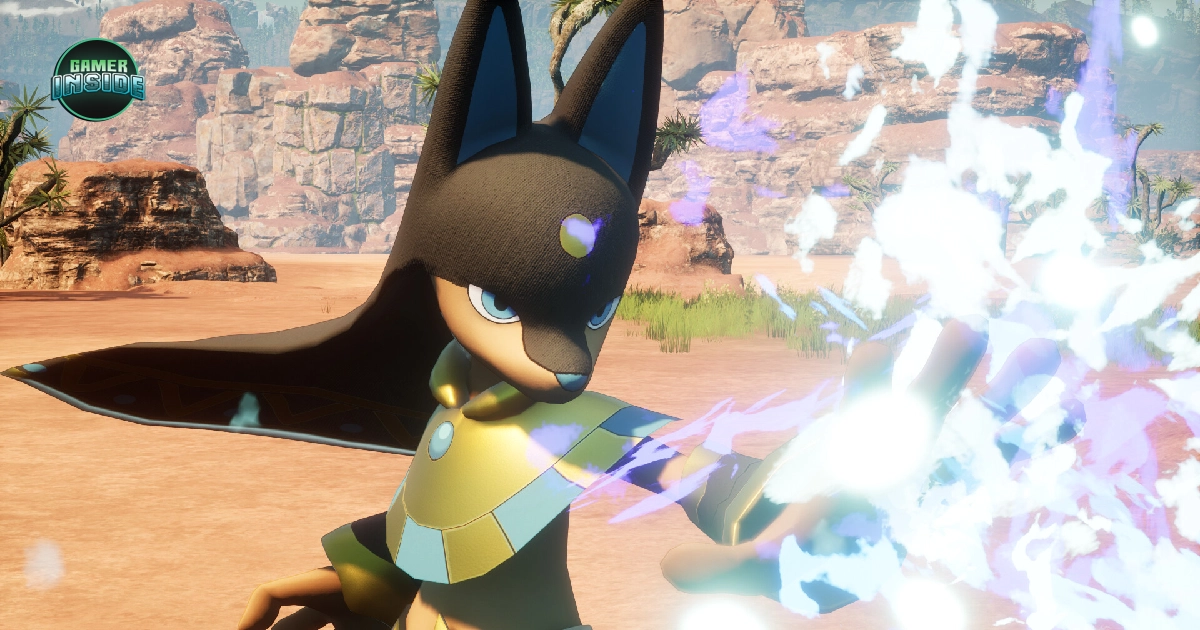Click the Gamer Inside logo

tap(97, 80)
